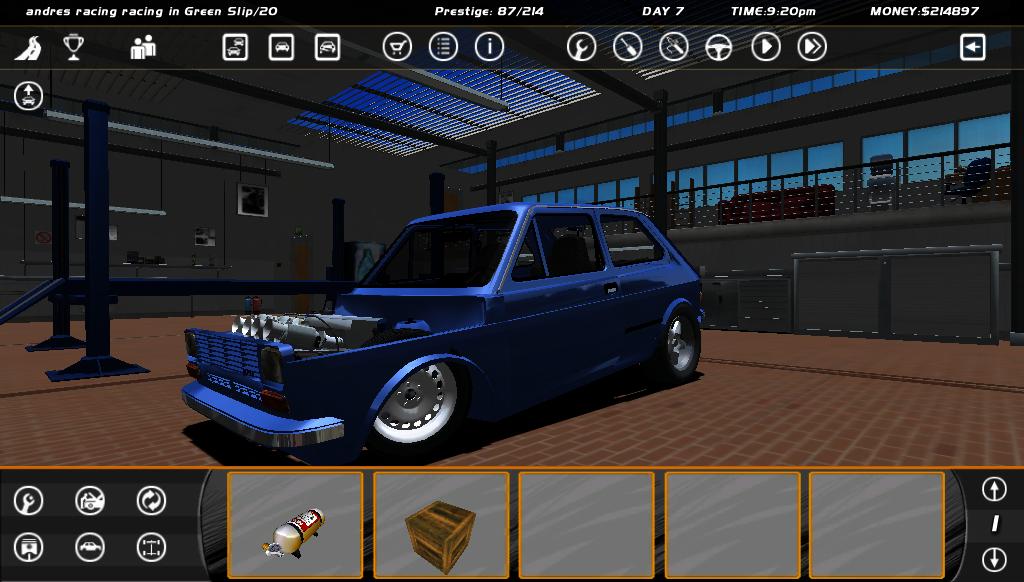Open the two-people icon in the top bar
This screenshot has height=582, width=1024.
click(143, 47)
